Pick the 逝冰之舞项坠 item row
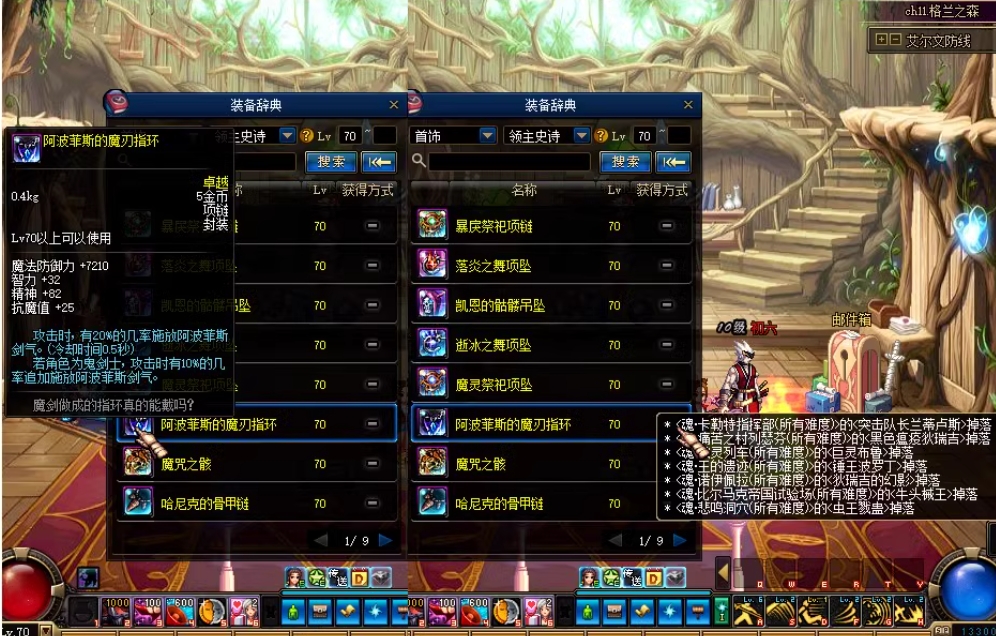 point(494,345)
